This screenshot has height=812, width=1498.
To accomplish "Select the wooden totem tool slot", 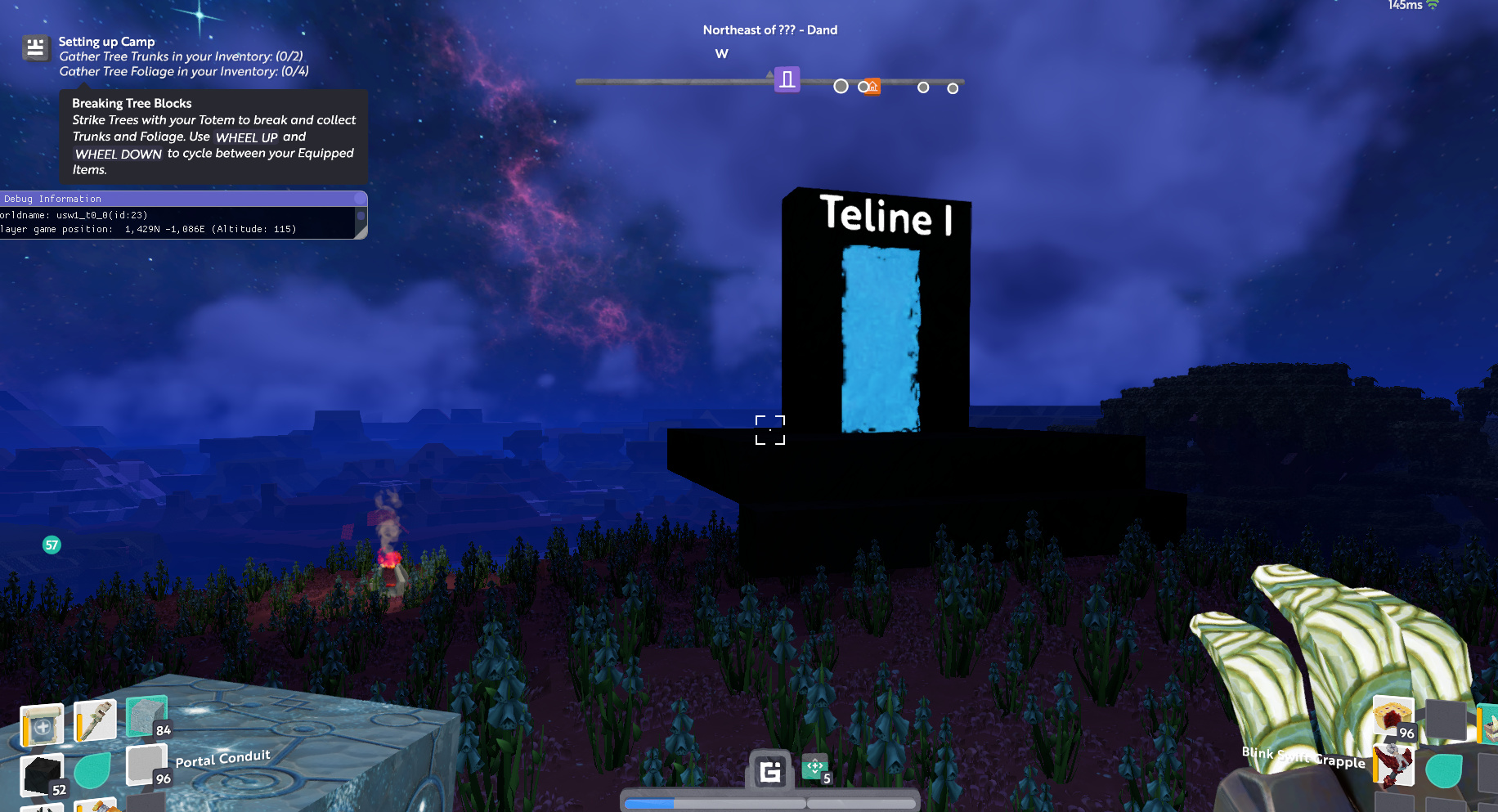I will pos(95,720).
